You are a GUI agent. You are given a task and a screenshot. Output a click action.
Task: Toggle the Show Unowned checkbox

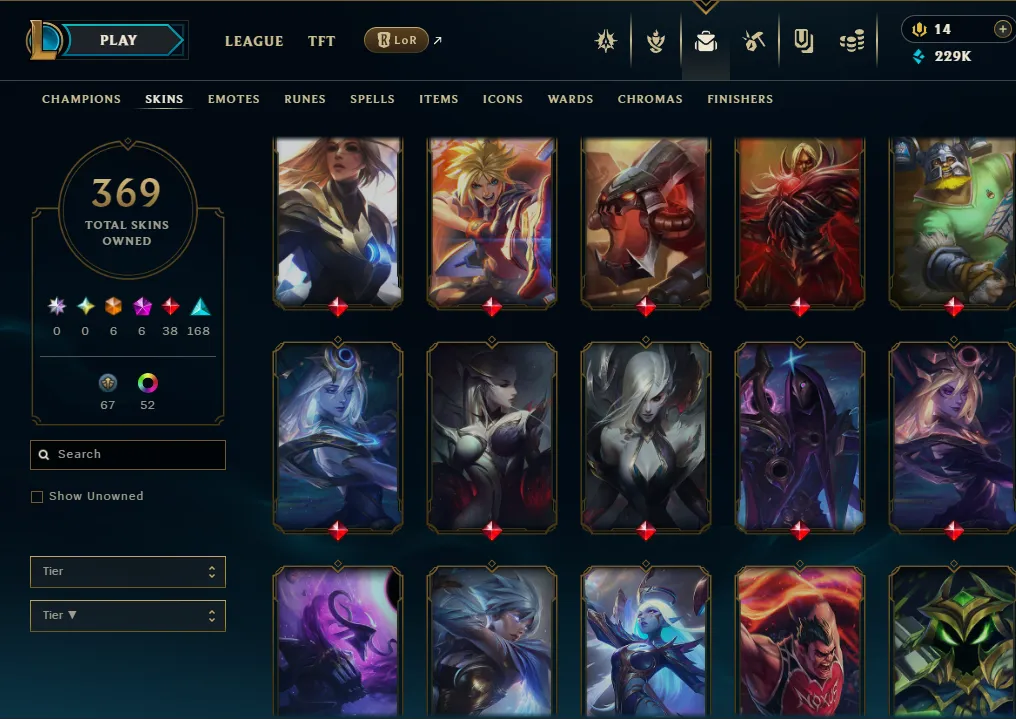[37, 497]
